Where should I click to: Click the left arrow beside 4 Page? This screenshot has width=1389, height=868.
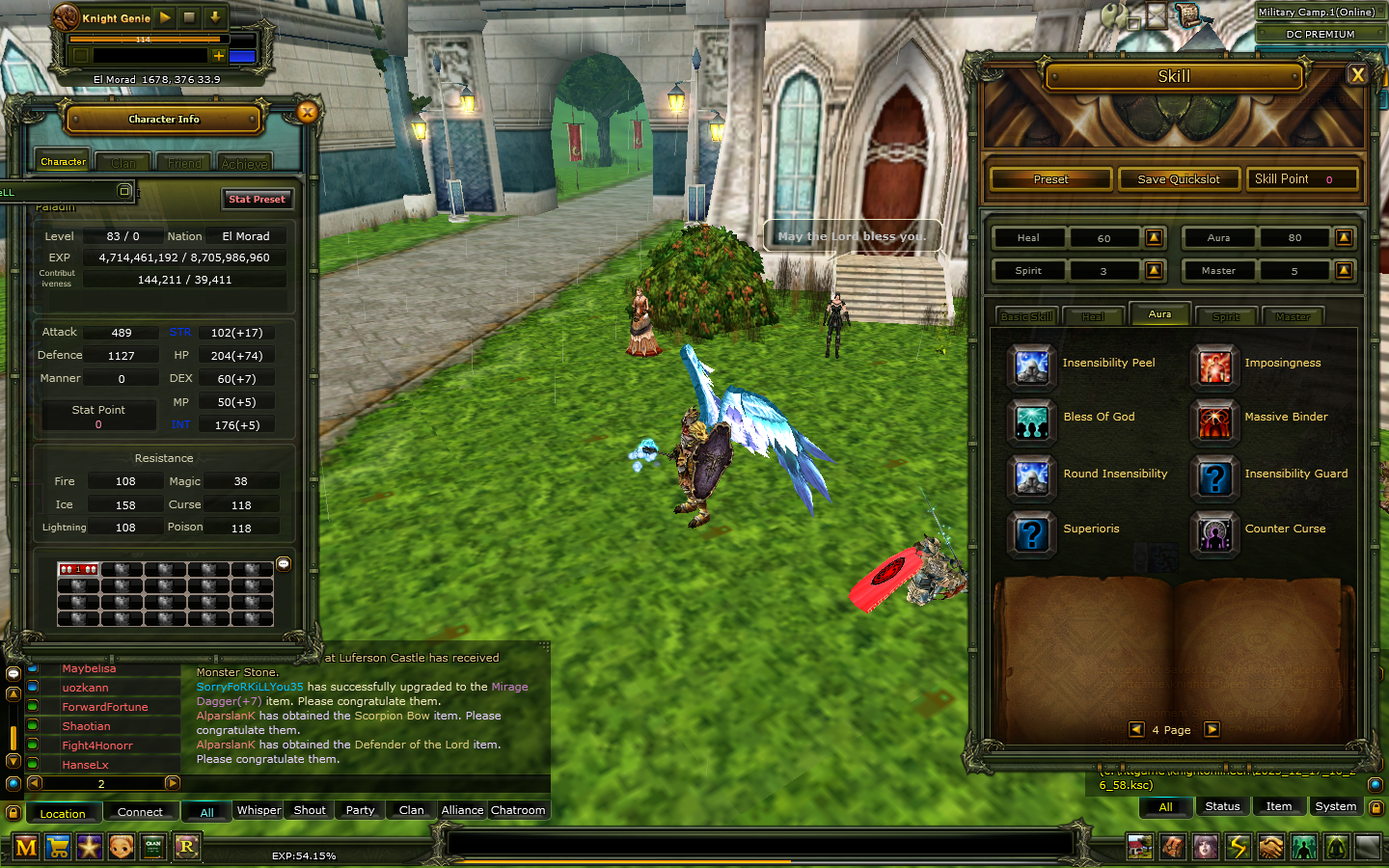(x=1136, y=730)
